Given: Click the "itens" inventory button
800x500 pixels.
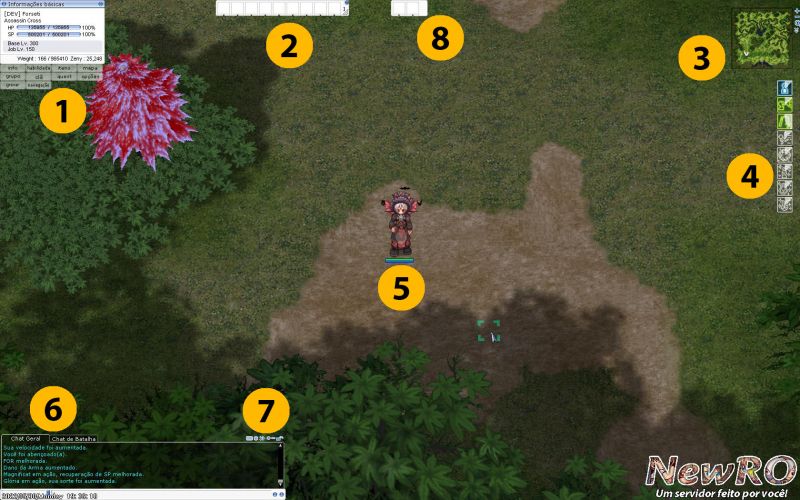Looking at the screenshot, I should click(x=65, y=68).
